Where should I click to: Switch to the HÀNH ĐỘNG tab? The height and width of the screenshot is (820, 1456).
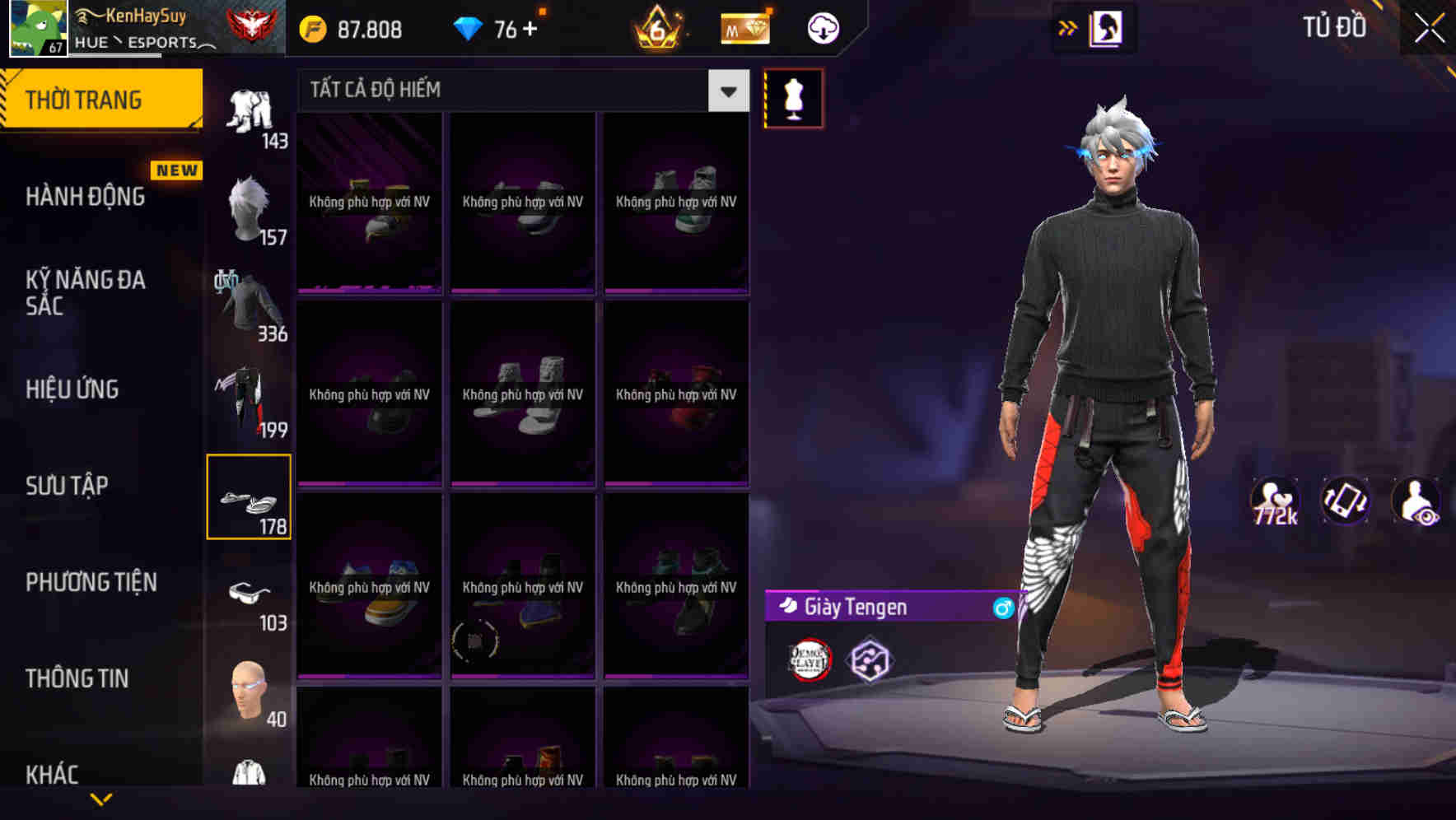point(85,196)
